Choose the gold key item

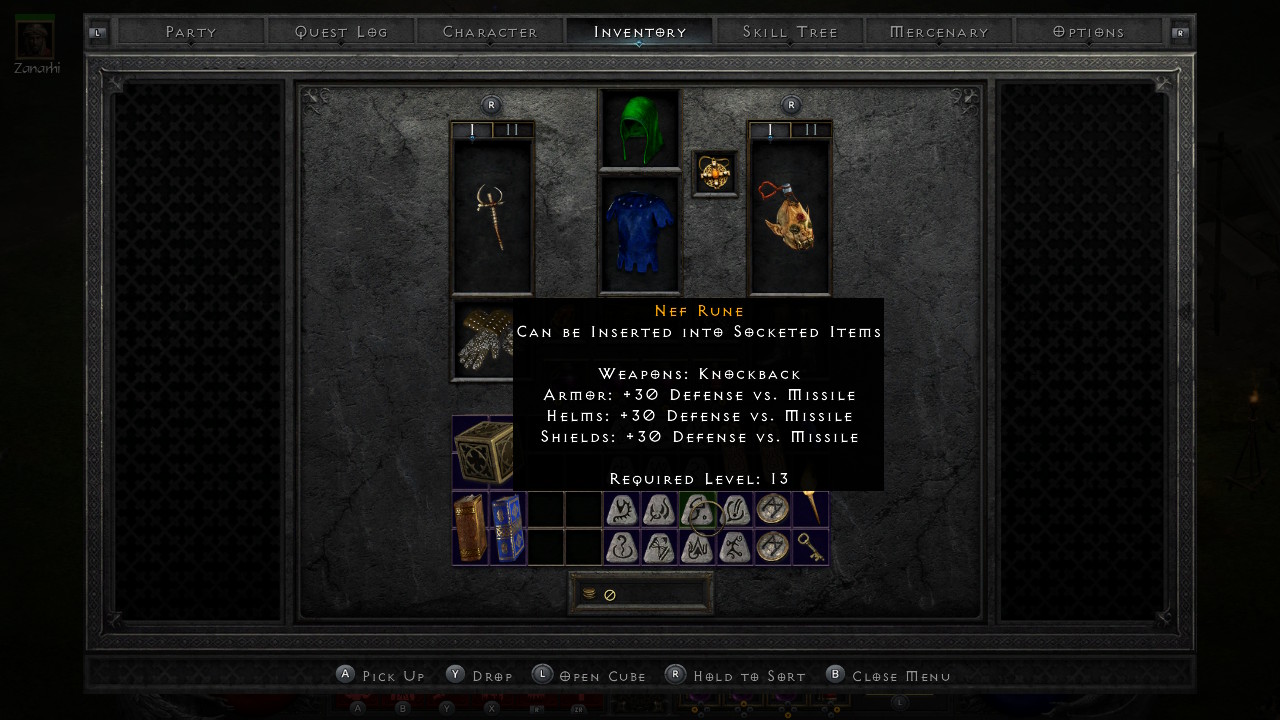pyautogui.click(x=810, y=547)
